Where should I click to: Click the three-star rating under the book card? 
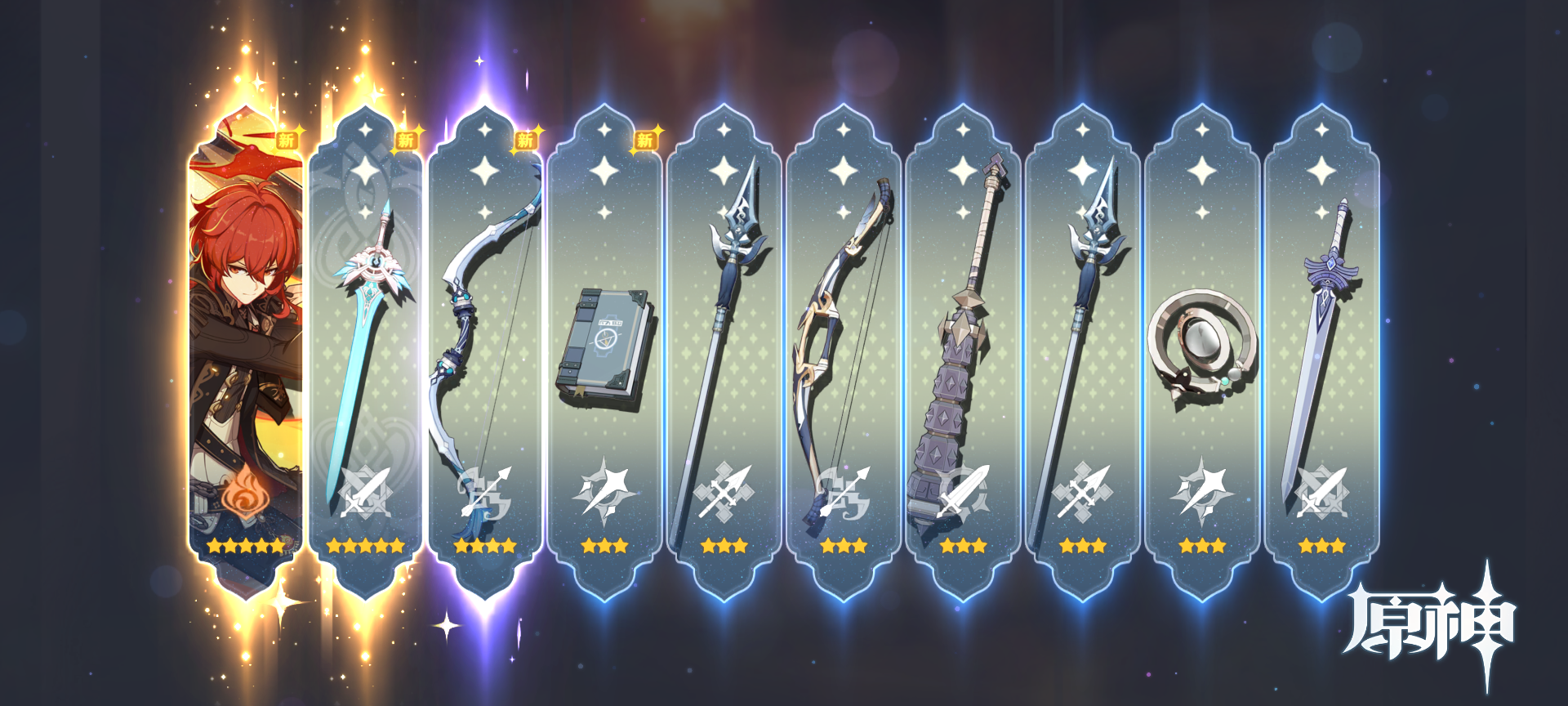[604, 543]
